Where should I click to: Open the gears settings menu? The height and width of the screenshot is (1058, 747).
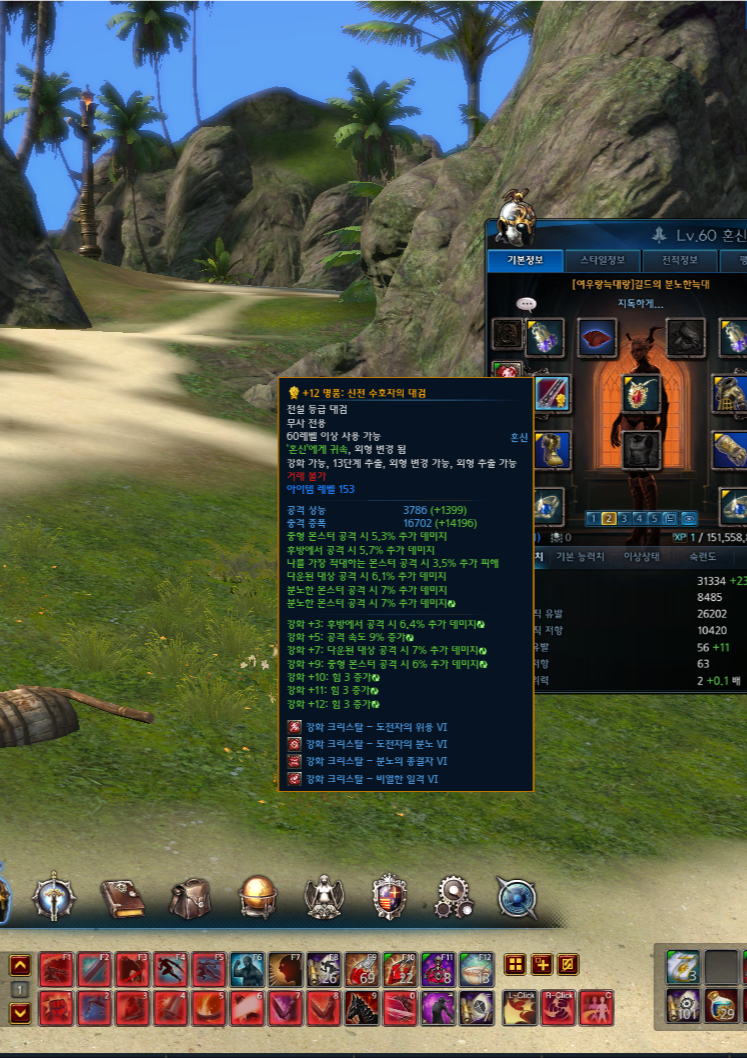454,897
